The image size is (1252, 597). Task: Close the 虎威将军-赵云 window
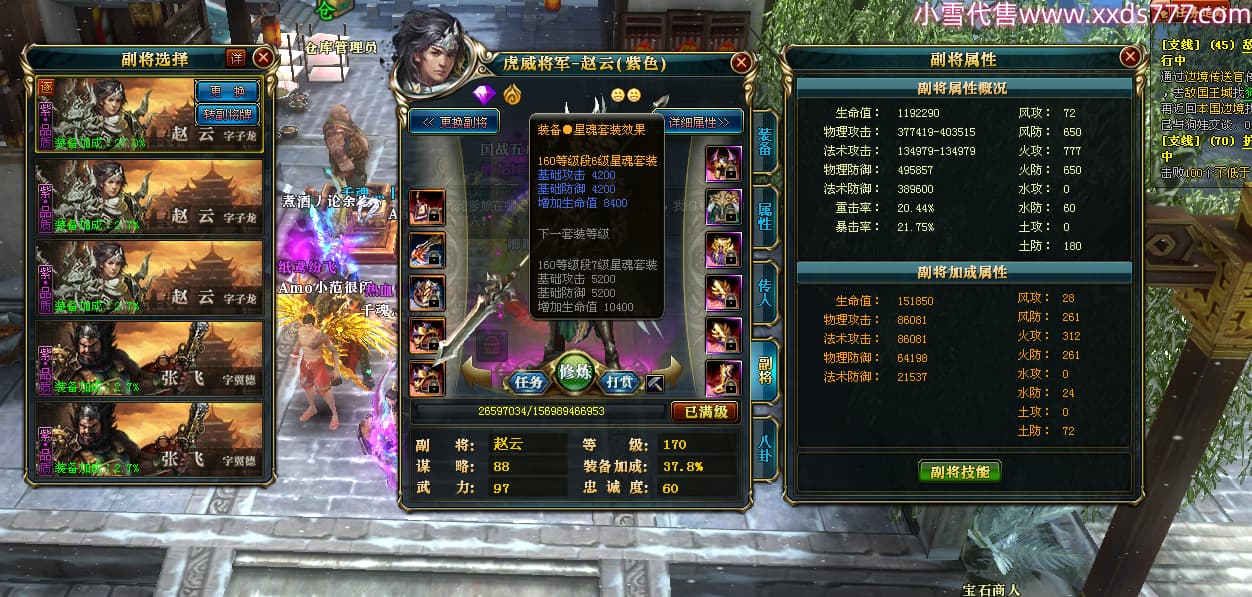(741, 62)
